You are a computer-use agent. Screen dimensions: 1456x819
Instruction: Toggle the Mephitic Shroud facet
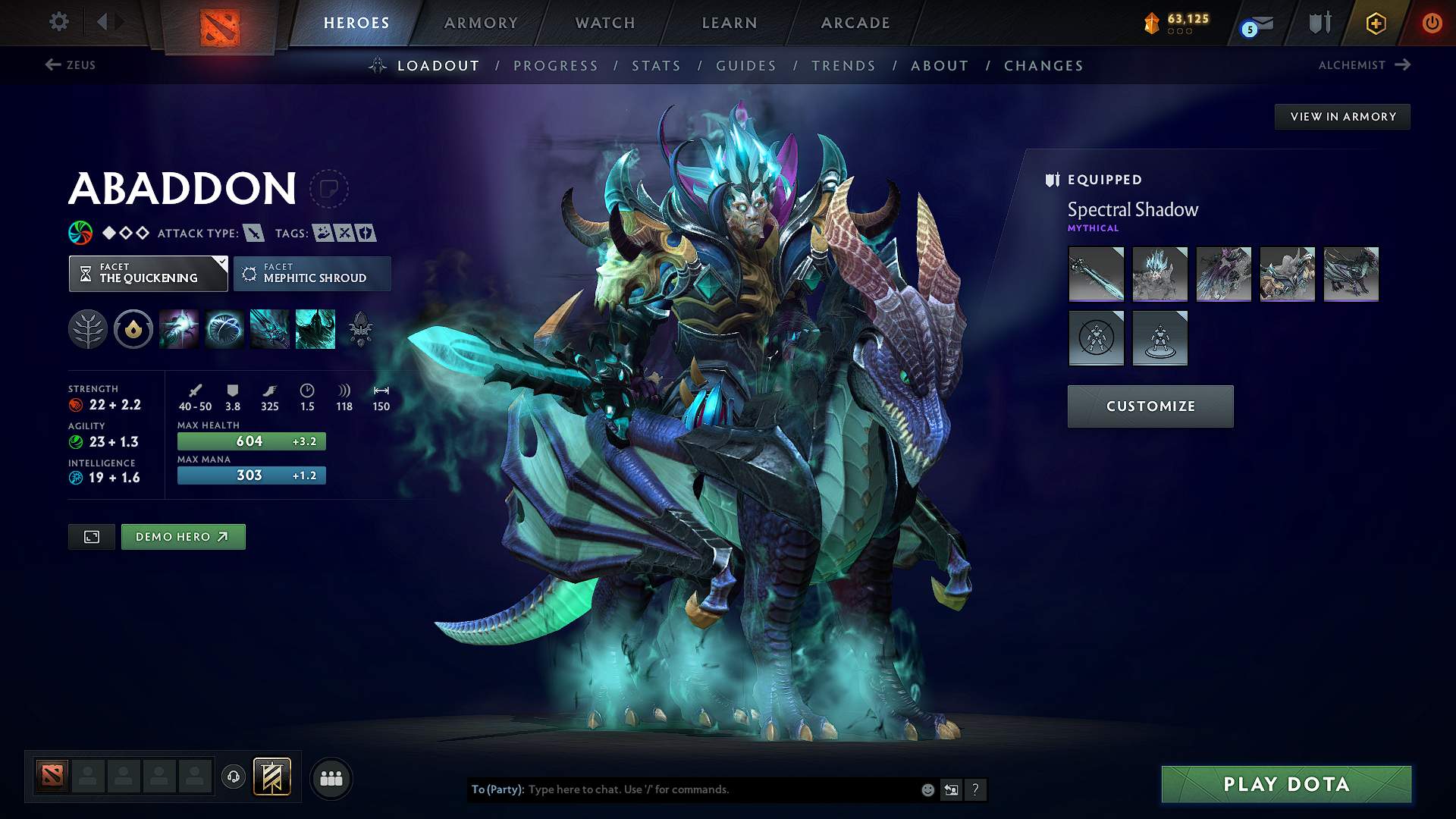point(312,274)
